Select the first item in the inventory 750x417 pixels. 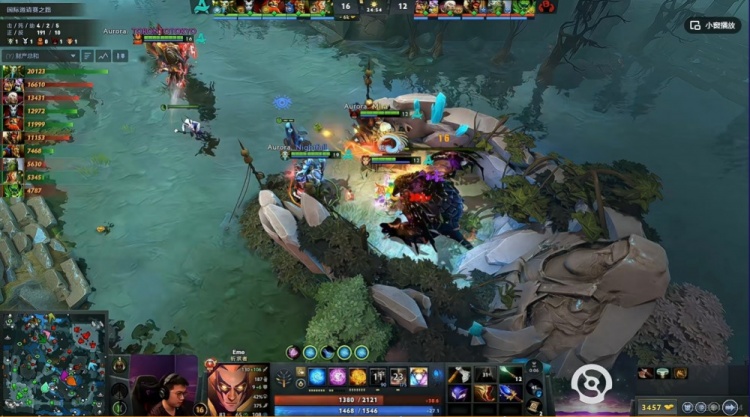coord(460,375)
